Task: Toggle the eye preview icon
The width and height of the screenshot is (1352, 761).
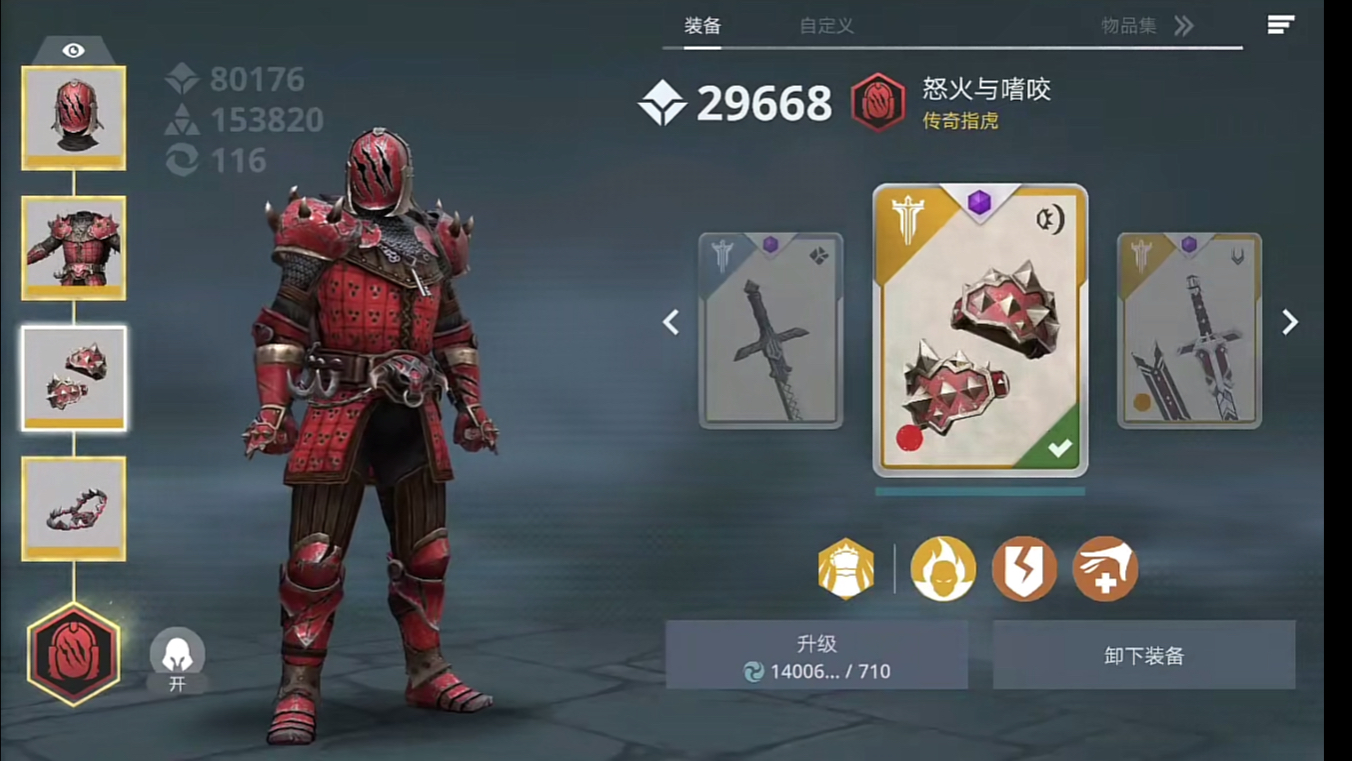Action: coord(73,50)
